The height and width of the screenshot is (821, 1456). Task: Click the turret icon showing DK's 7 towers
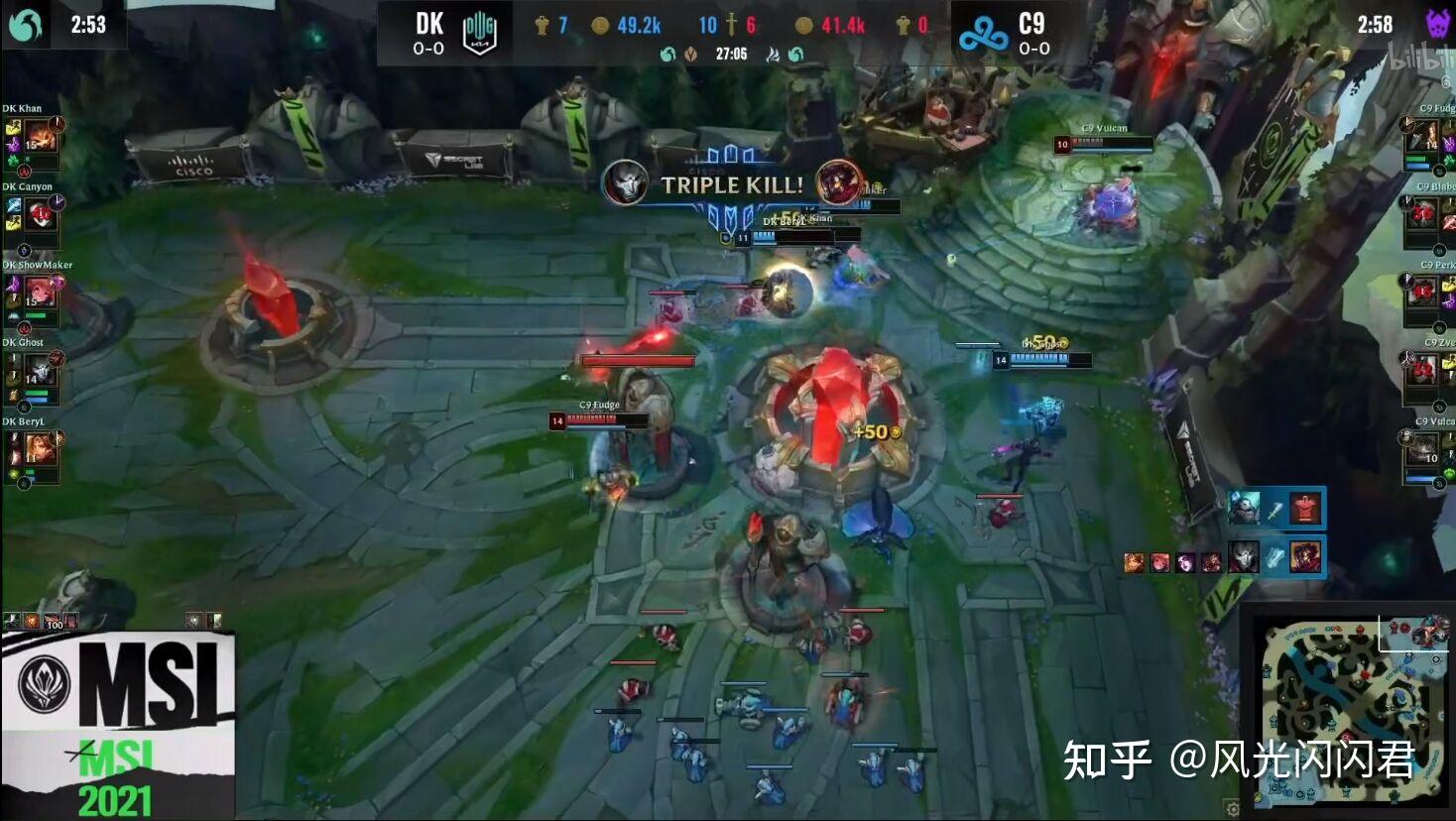coord(542,24)
